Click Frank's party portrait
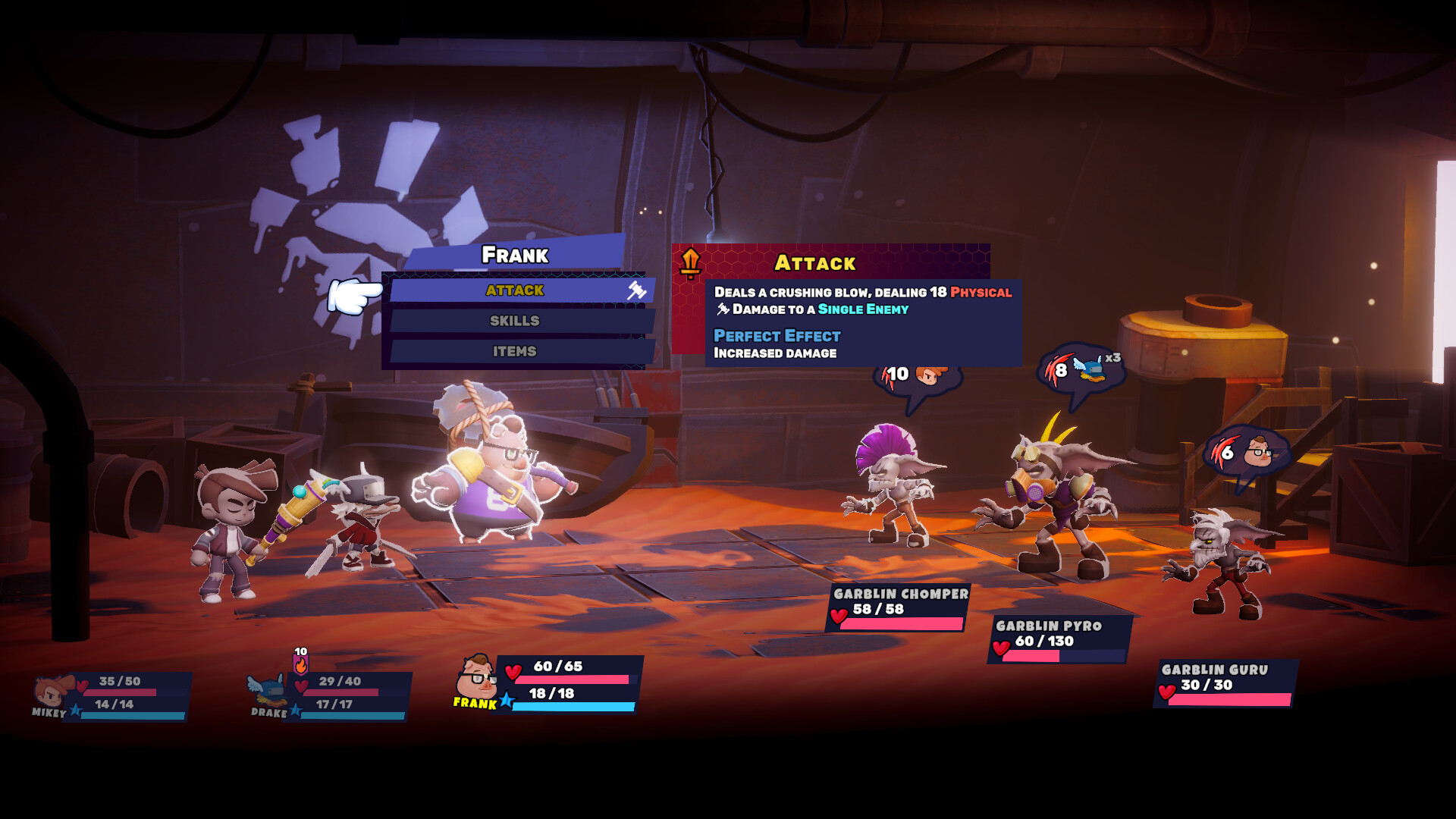 tap(476, 677)
